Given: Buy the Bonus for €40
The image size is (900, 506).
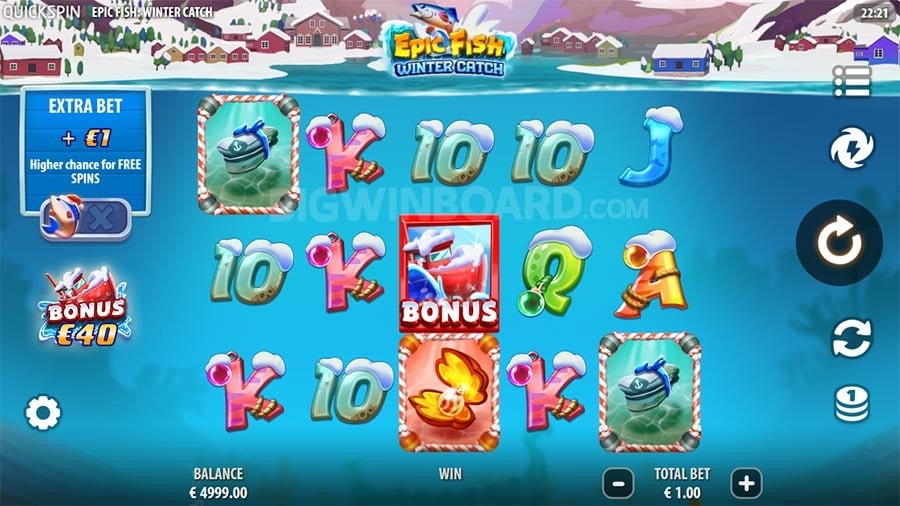Looking at the screenshot, I should click(85, 307).
